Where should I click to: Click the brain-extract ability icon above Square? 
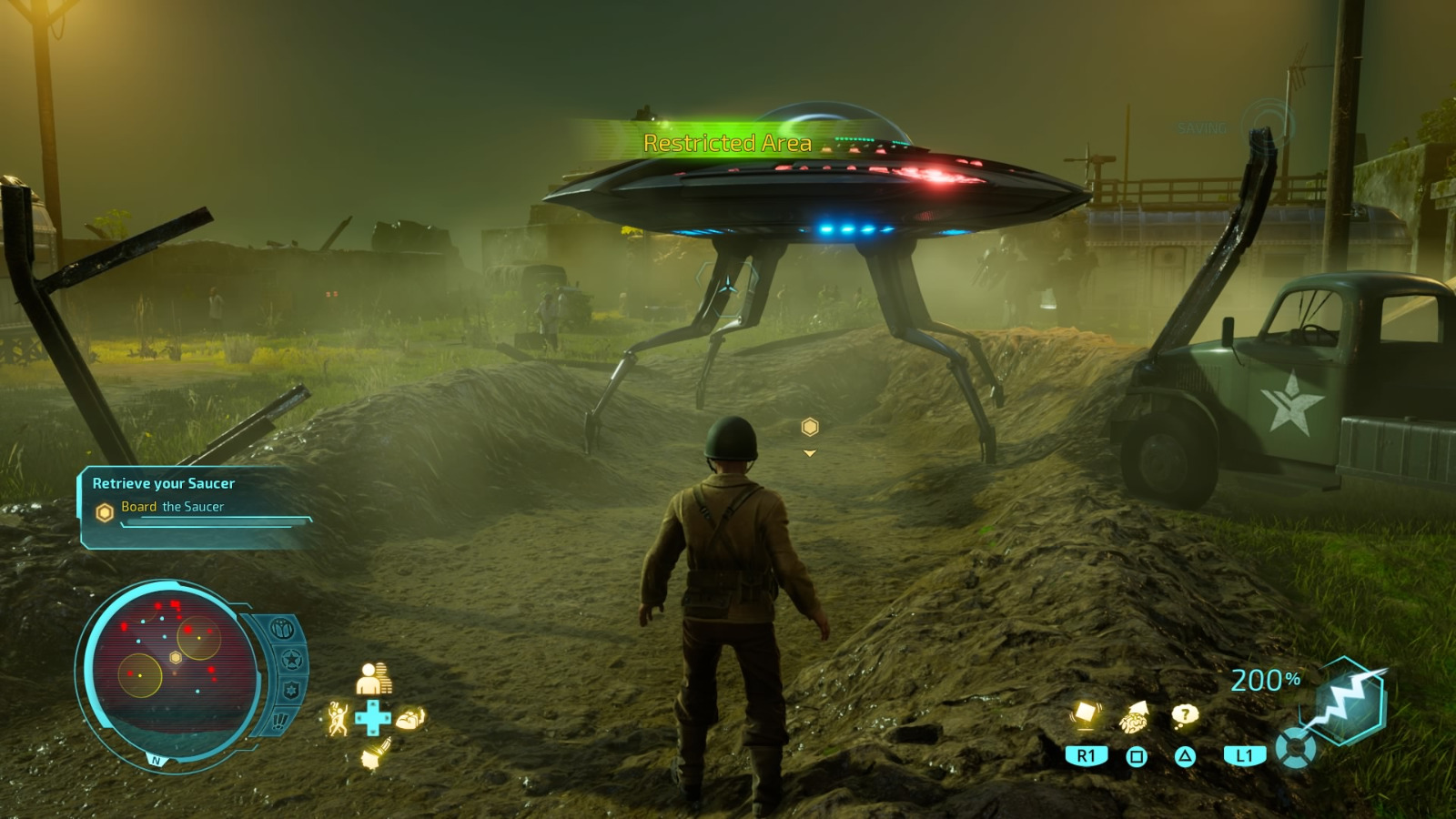point(1134,717)
